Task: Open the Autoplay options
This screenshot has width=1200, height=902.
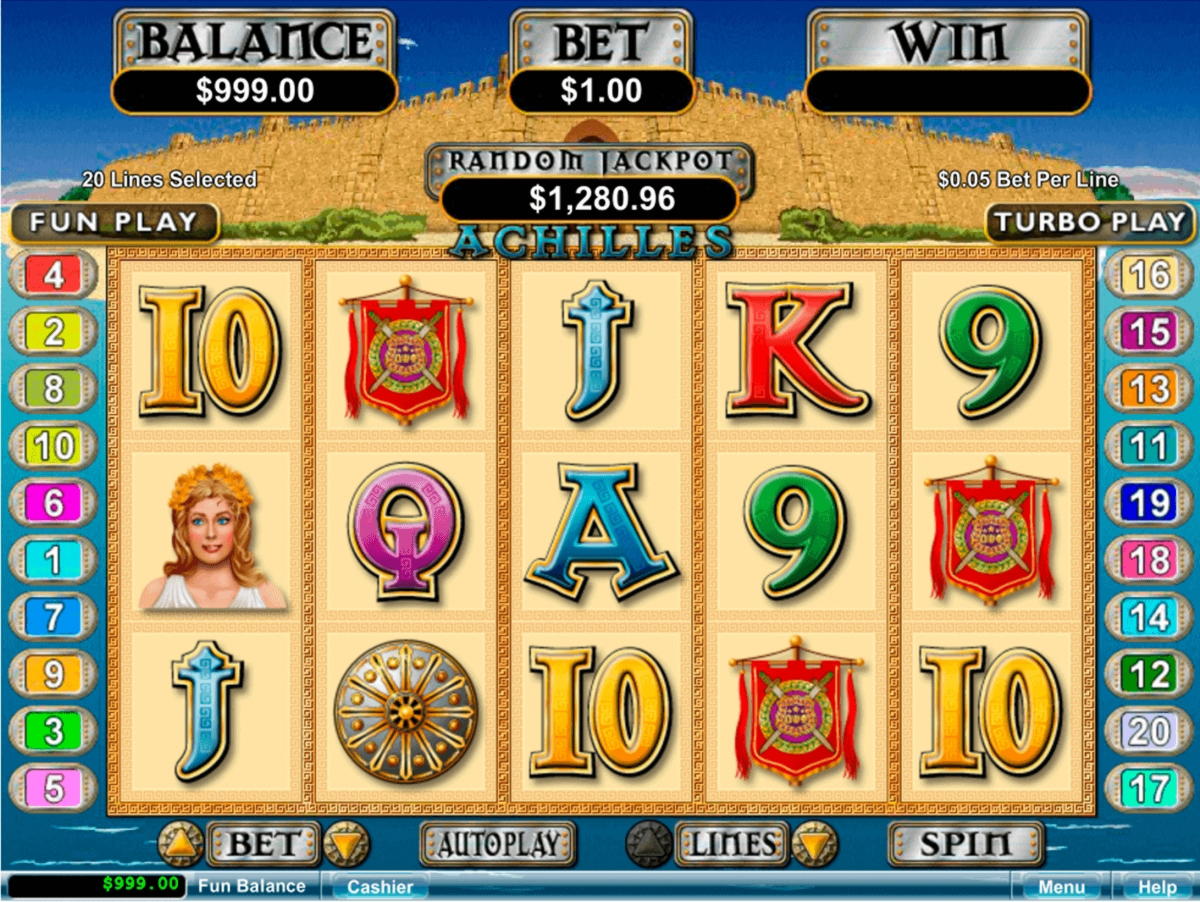Action: (497, 844)
